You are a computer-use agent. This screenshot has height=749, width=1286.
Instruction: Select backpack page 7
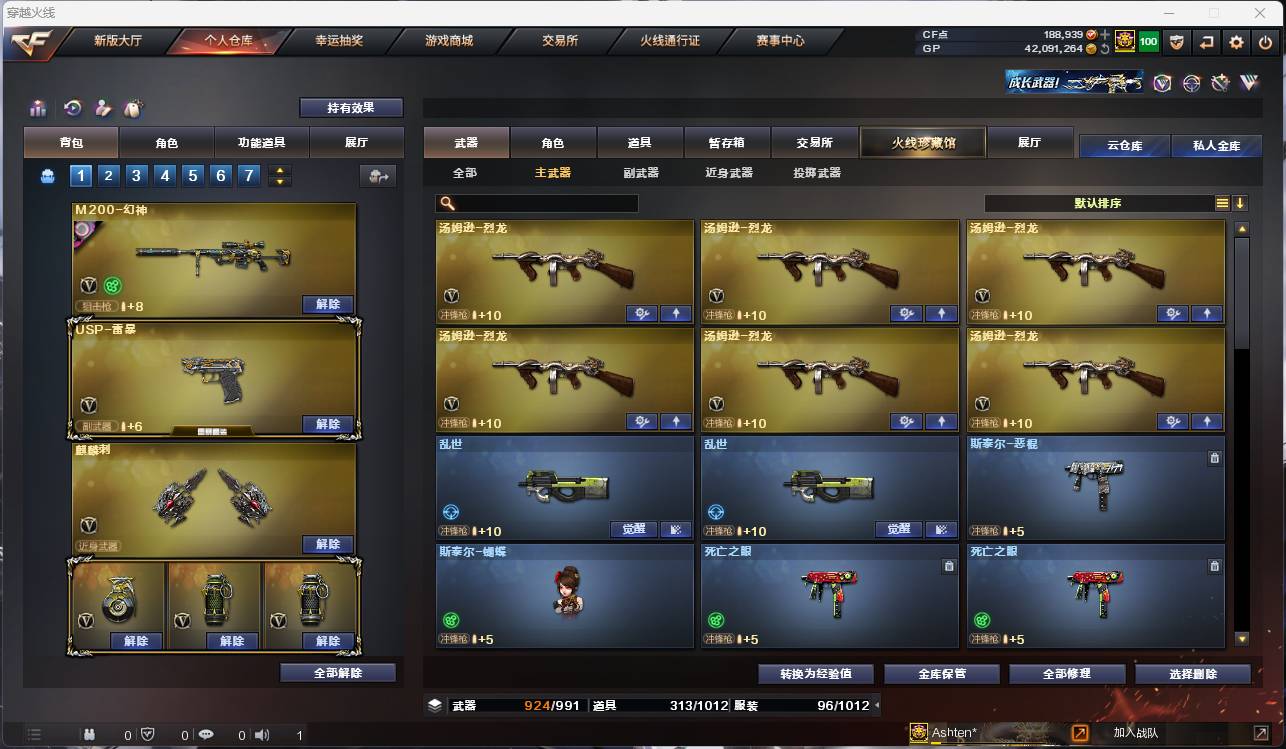248,175
